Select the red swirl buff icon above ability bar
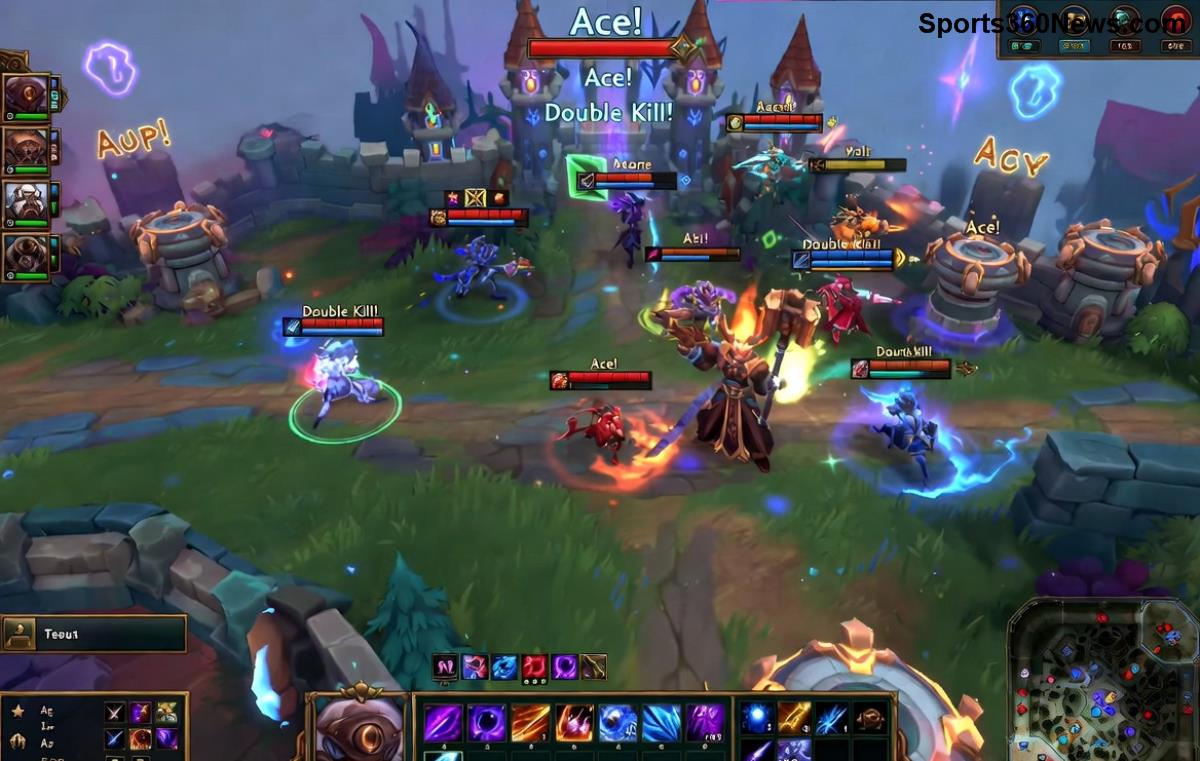This screenshot has width=1200, height=761. pyautogui.click(x=534, y=667)
